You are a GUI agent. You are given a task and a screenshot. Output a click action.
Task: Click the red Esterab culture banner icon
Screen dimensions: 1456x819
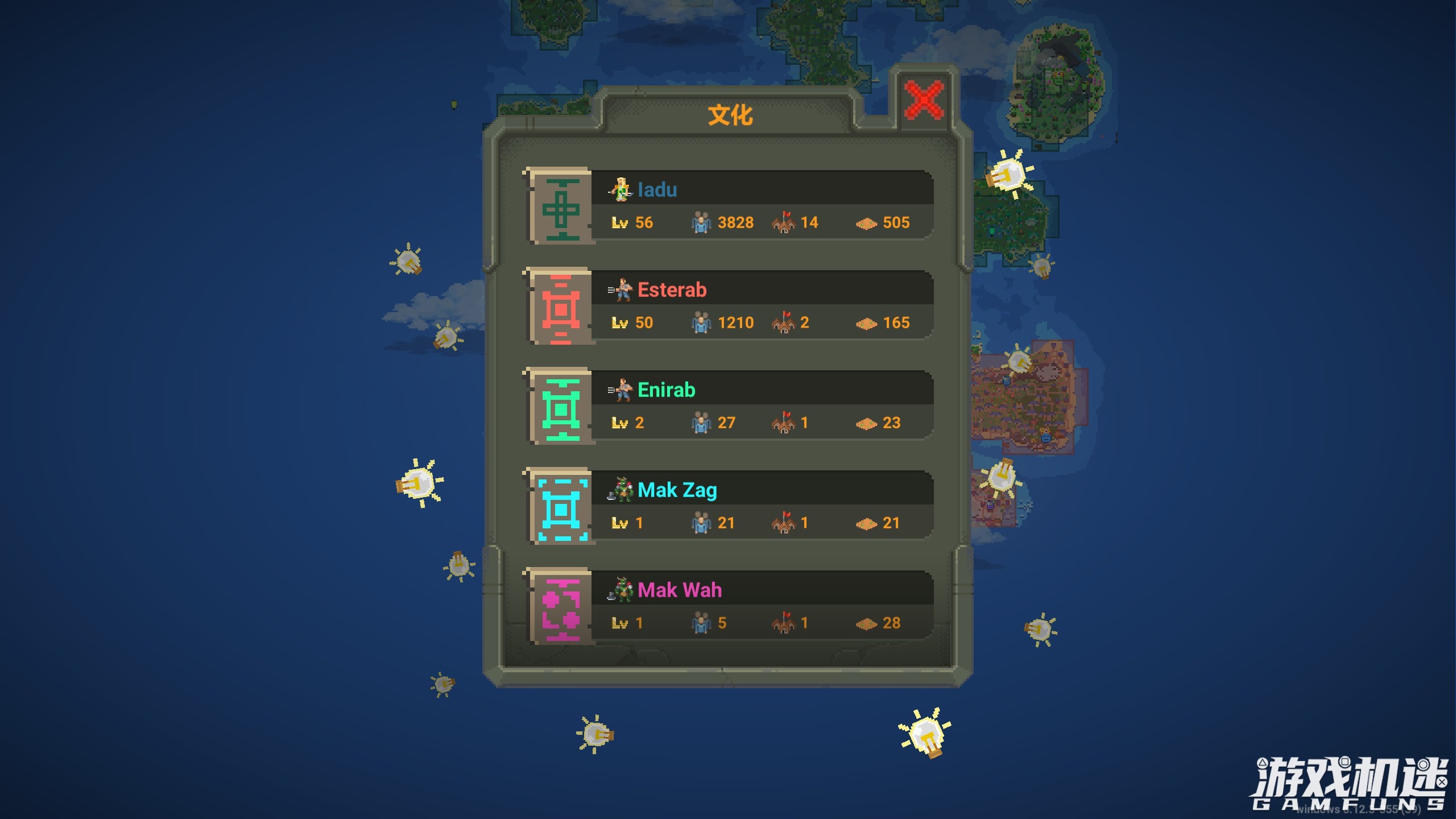560,307
